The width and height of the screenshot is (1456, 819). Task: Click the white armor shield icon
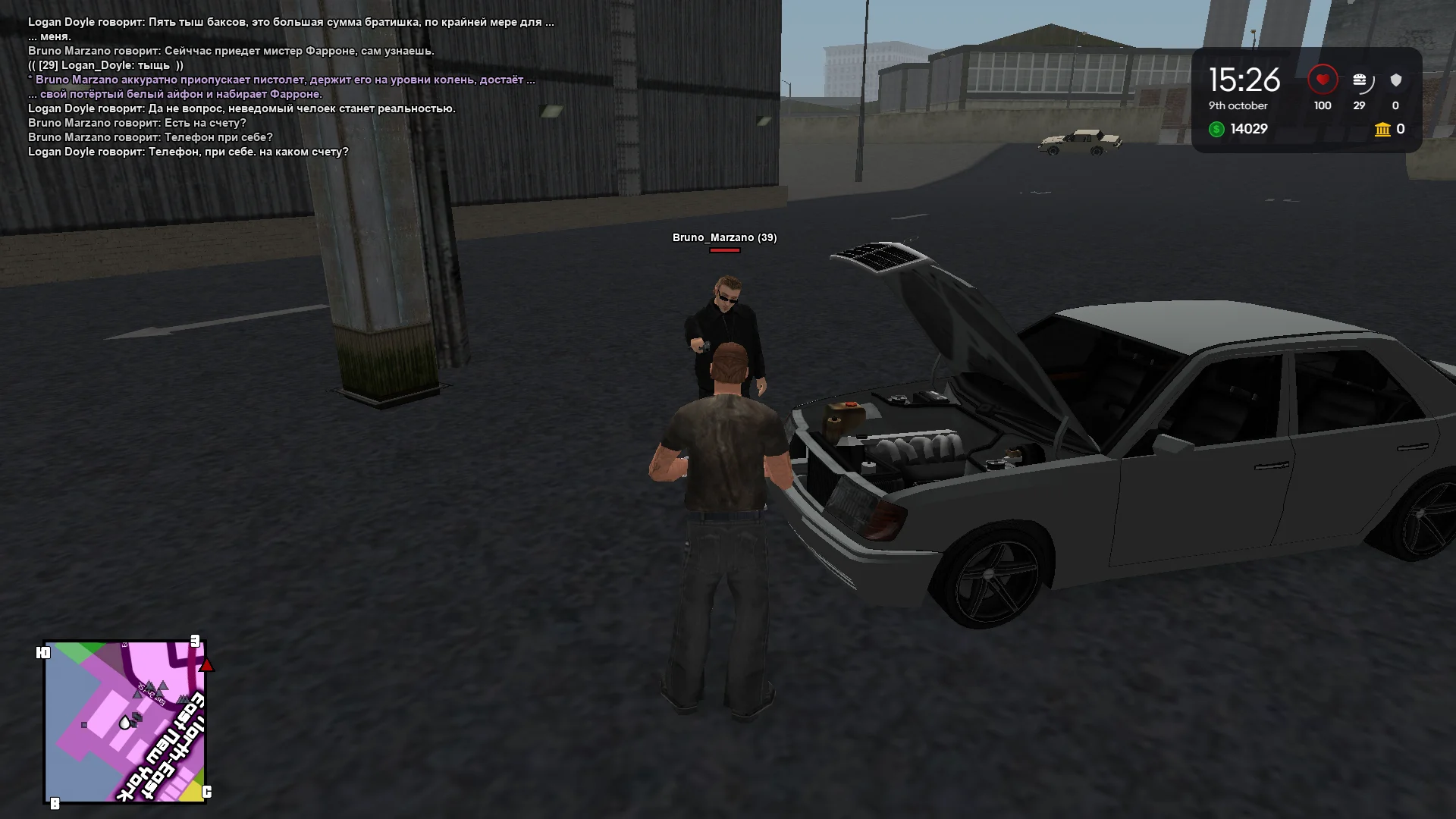point(1395,78)
